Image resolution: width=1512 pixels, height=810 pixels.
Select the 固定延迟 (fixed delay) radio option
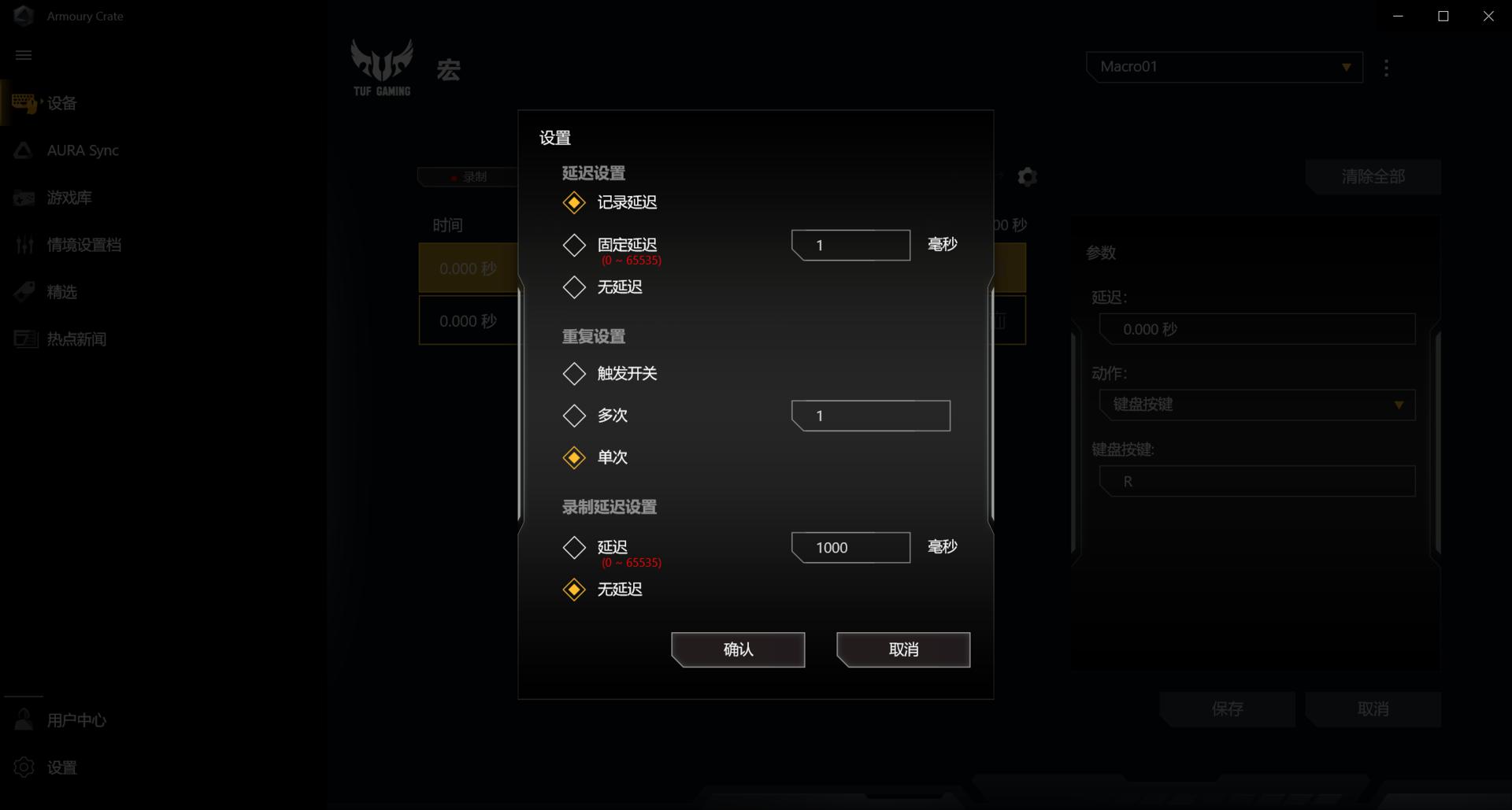[x=574, y=245]
